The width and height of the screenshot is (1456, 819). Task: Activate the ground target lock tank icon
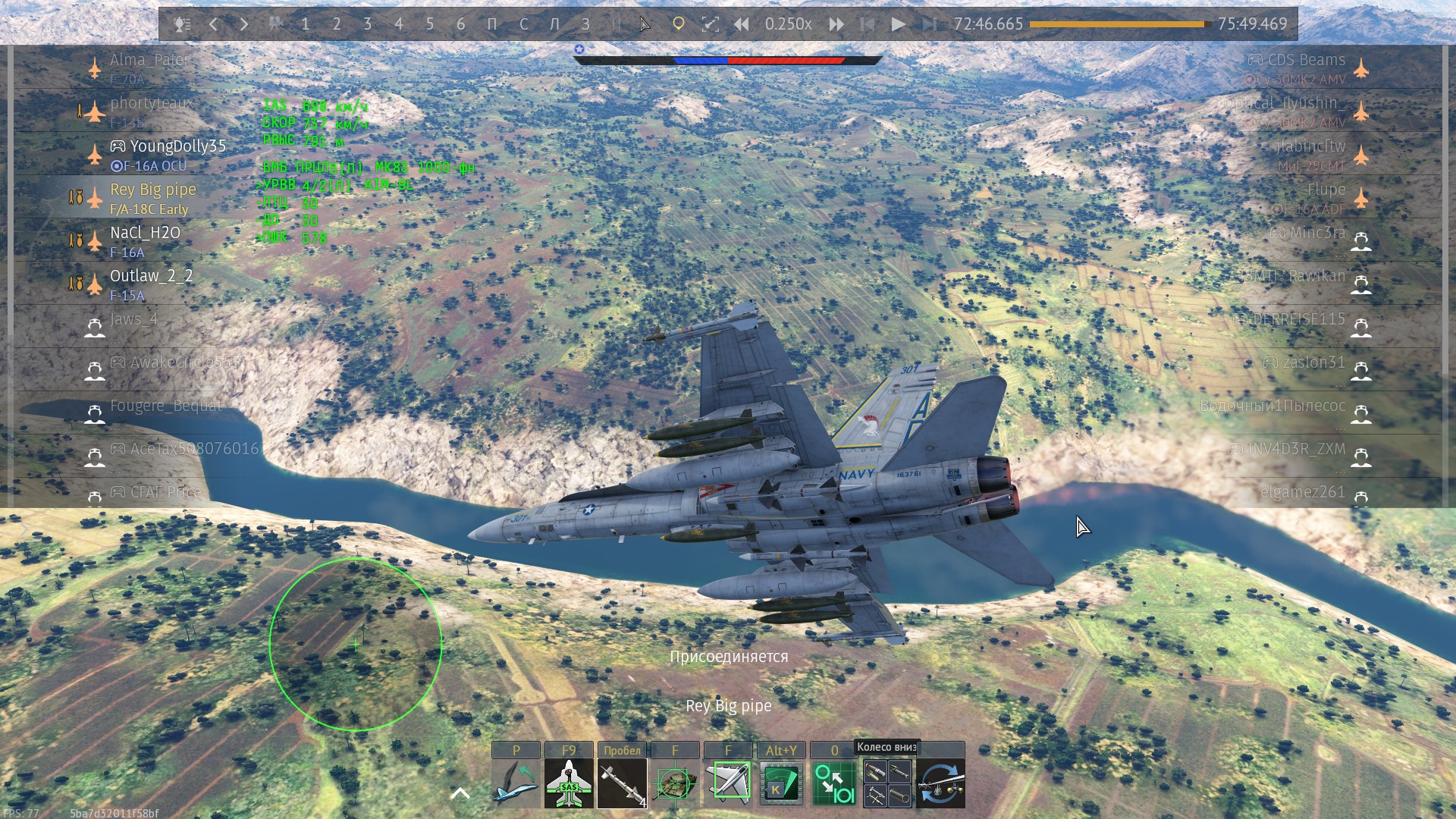[x=675, y=783]
